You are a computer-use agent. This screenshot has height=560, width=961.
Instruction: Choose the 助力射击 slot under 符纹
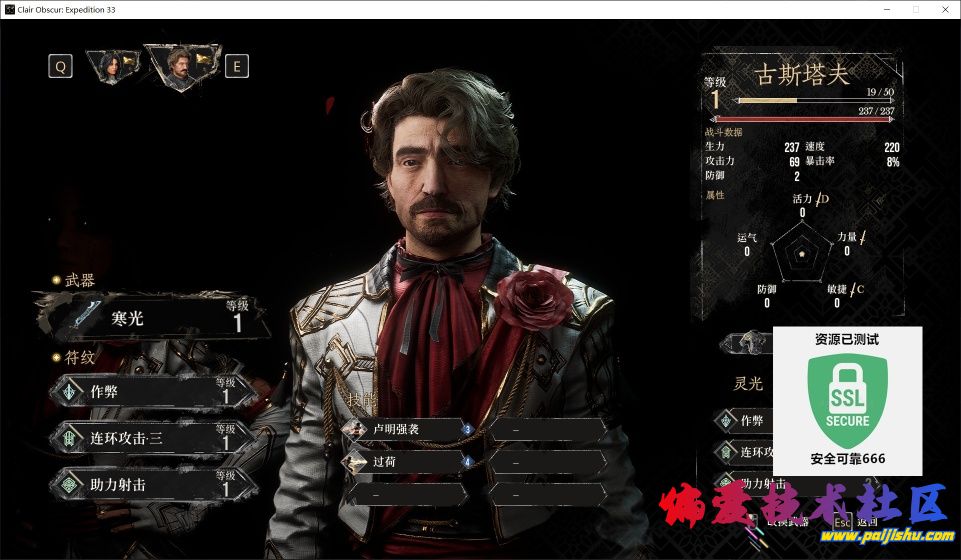[150, 484]
